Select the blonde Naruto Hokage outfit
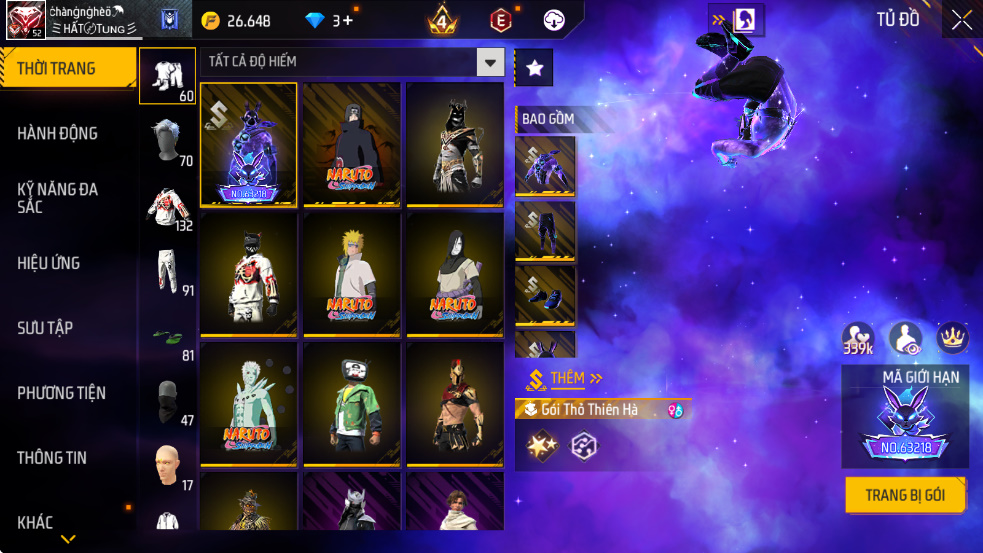Viewport: 983px width, 553px height. (352, 273)
